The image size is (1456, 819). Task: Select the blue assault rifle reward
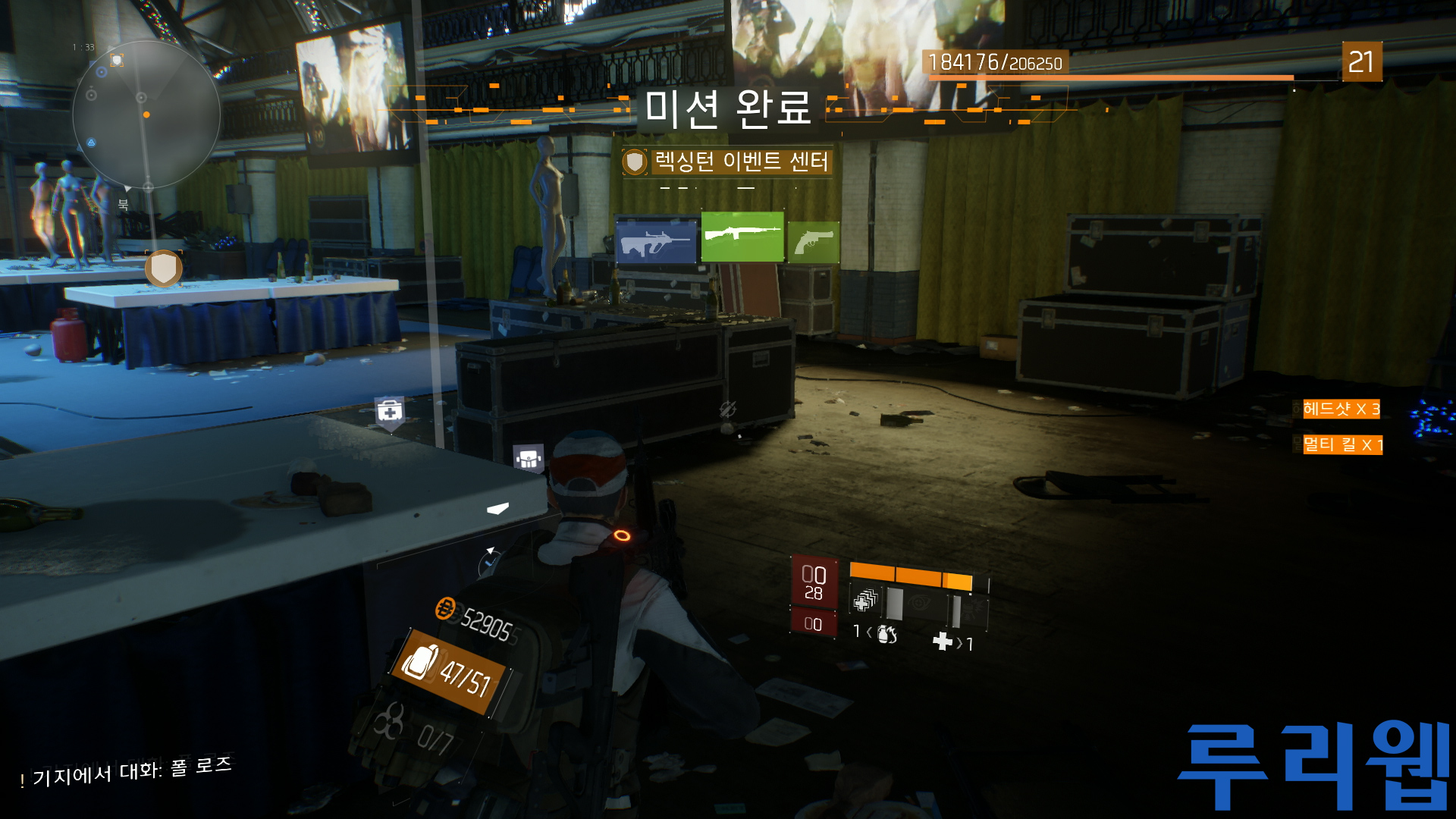656,242
